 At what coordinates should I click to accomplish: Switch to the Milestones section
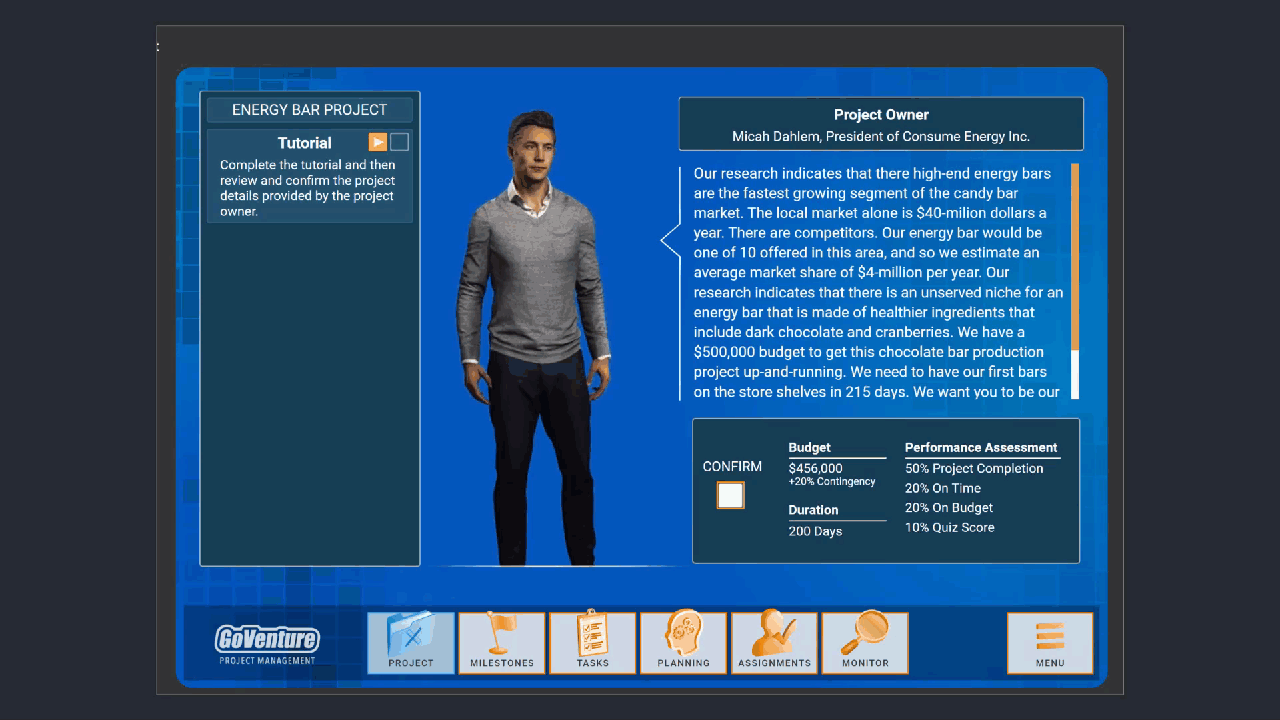[502, 643]
